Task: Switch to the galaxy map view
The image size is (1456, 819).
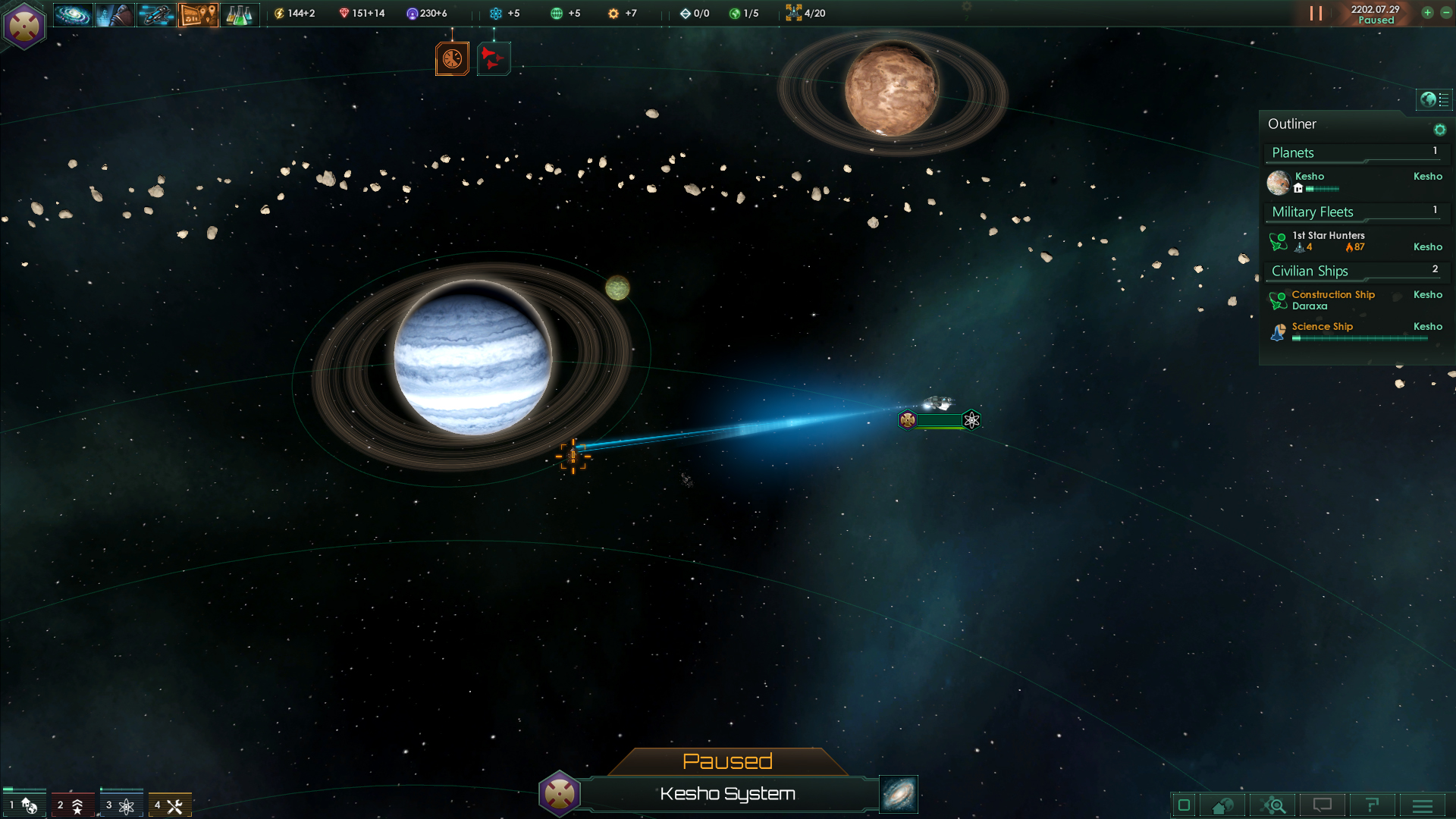Action: click(x=899, y=794)
